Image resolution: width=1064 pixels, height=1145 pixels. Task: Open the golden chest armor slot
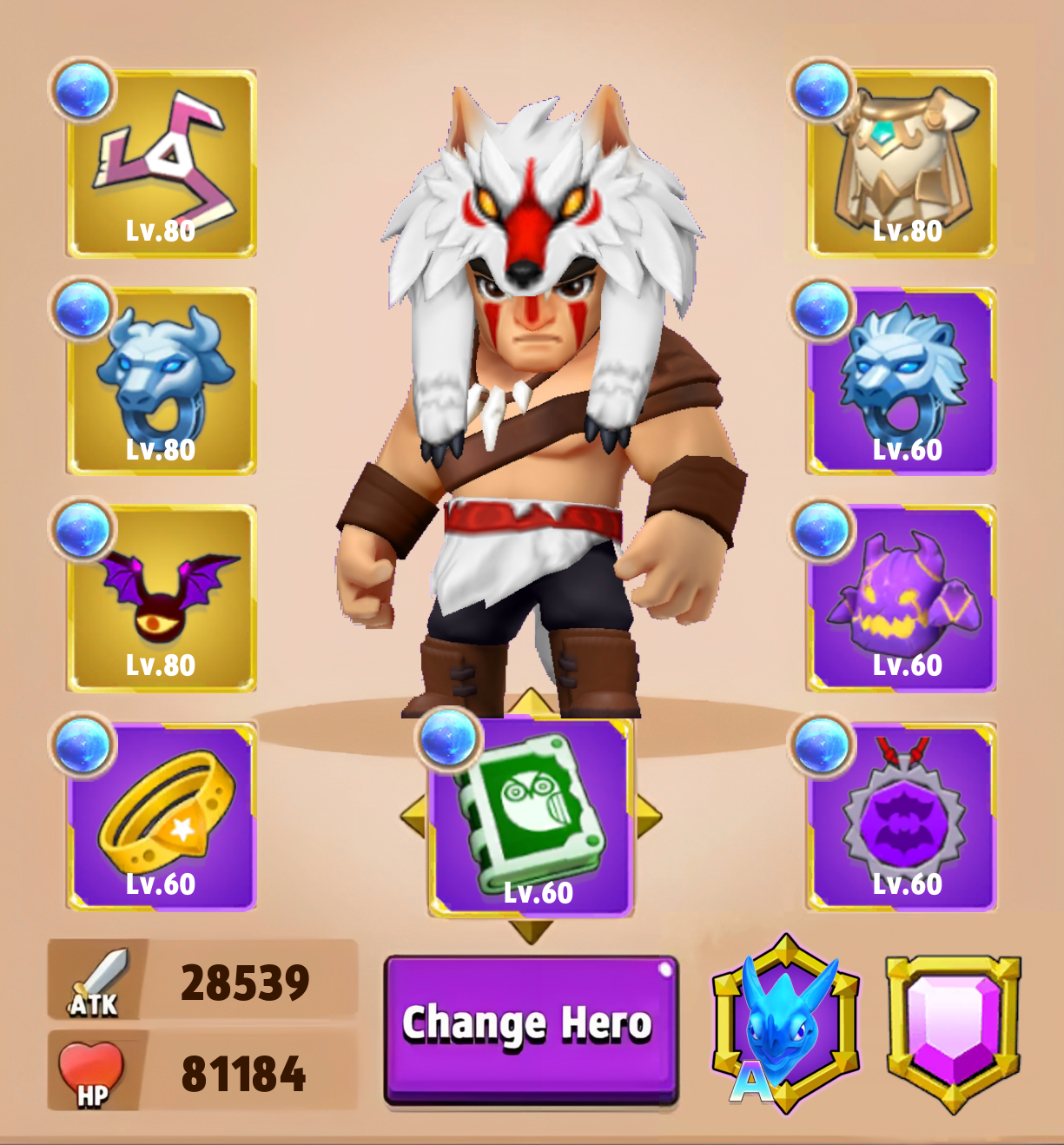click(902, 165)
